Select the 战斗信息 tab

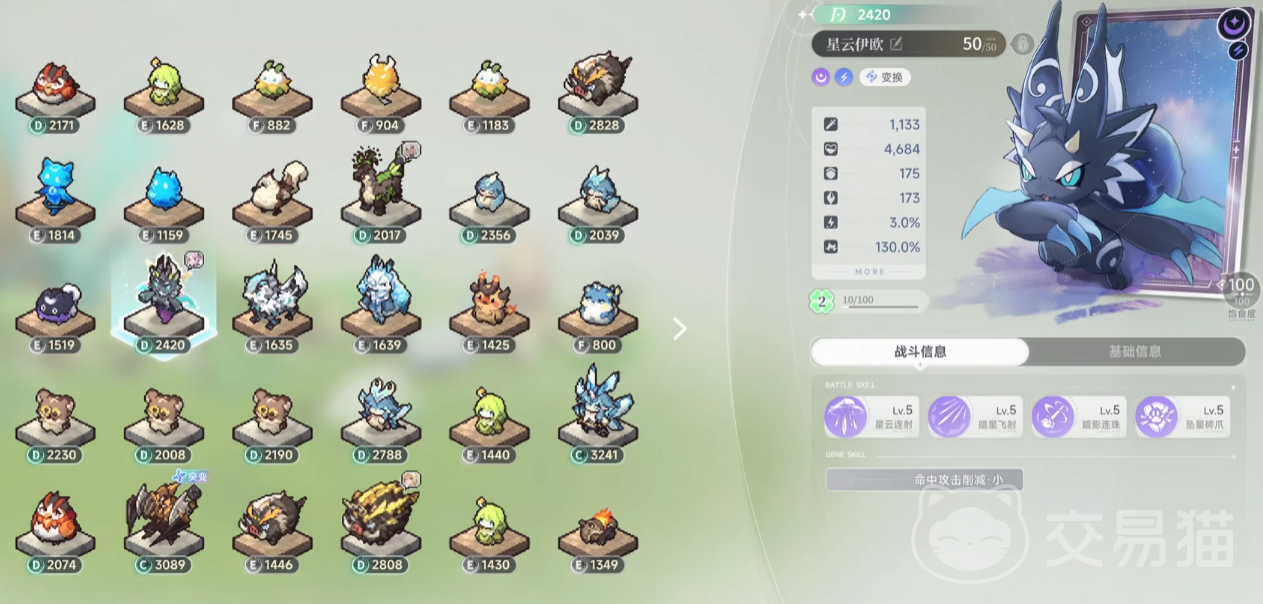920,352
